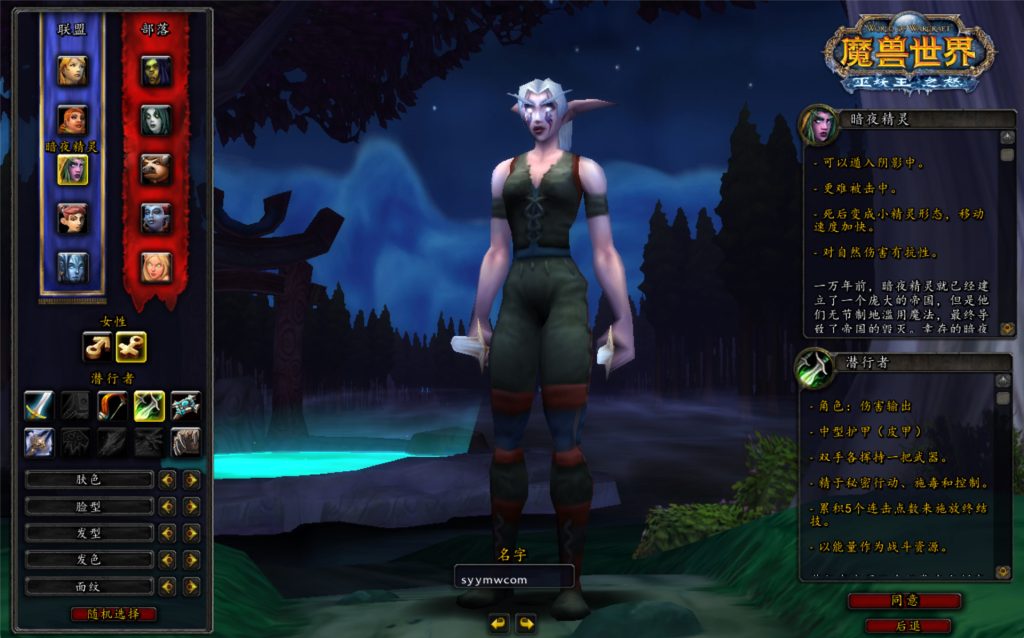The image size is (1024, 638).
Task: Pick the Druid class claw icon
Action: coord(186,442)
